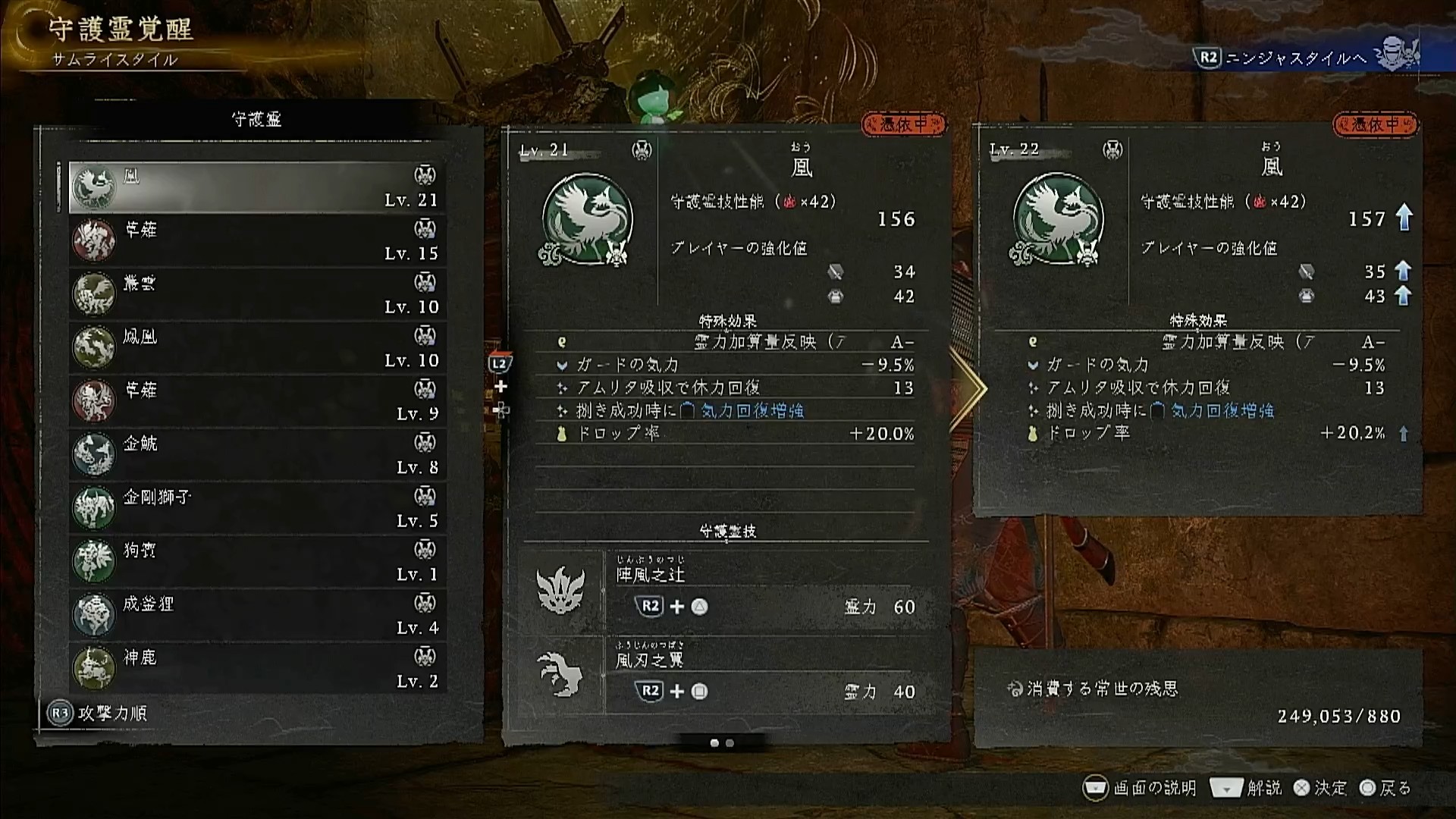Choose the 草薙 Lv. 15 guardian spirit
This screenshot has height=819, width=1456.
tap(257, 240)
